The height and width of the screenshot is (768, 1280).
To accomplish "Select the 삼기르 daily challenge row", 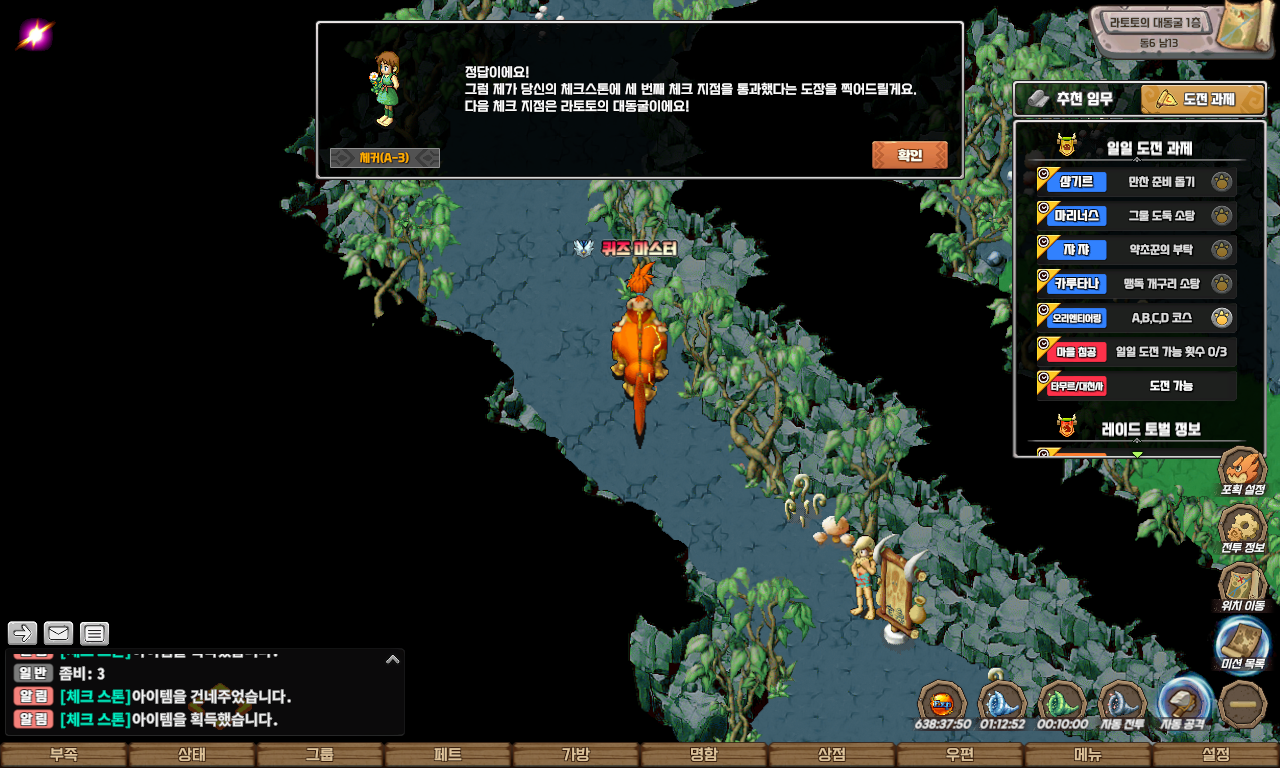I will click(1136, 182).
